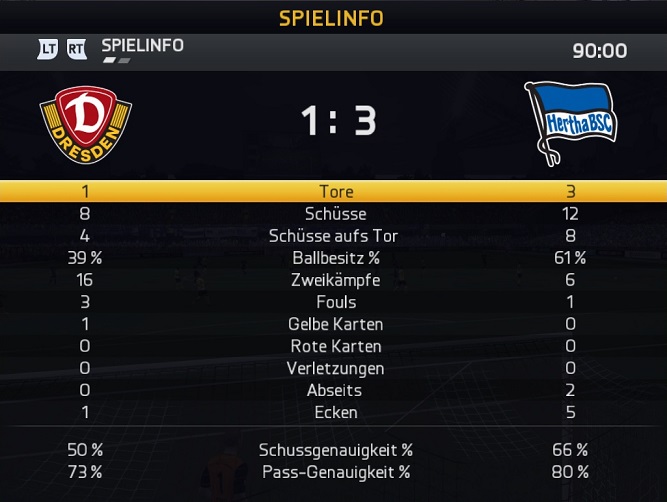This screenshot has height=502, width=667.
Task: Choose the Pass-Genauigkeit % row
Action: pos(335,472)
